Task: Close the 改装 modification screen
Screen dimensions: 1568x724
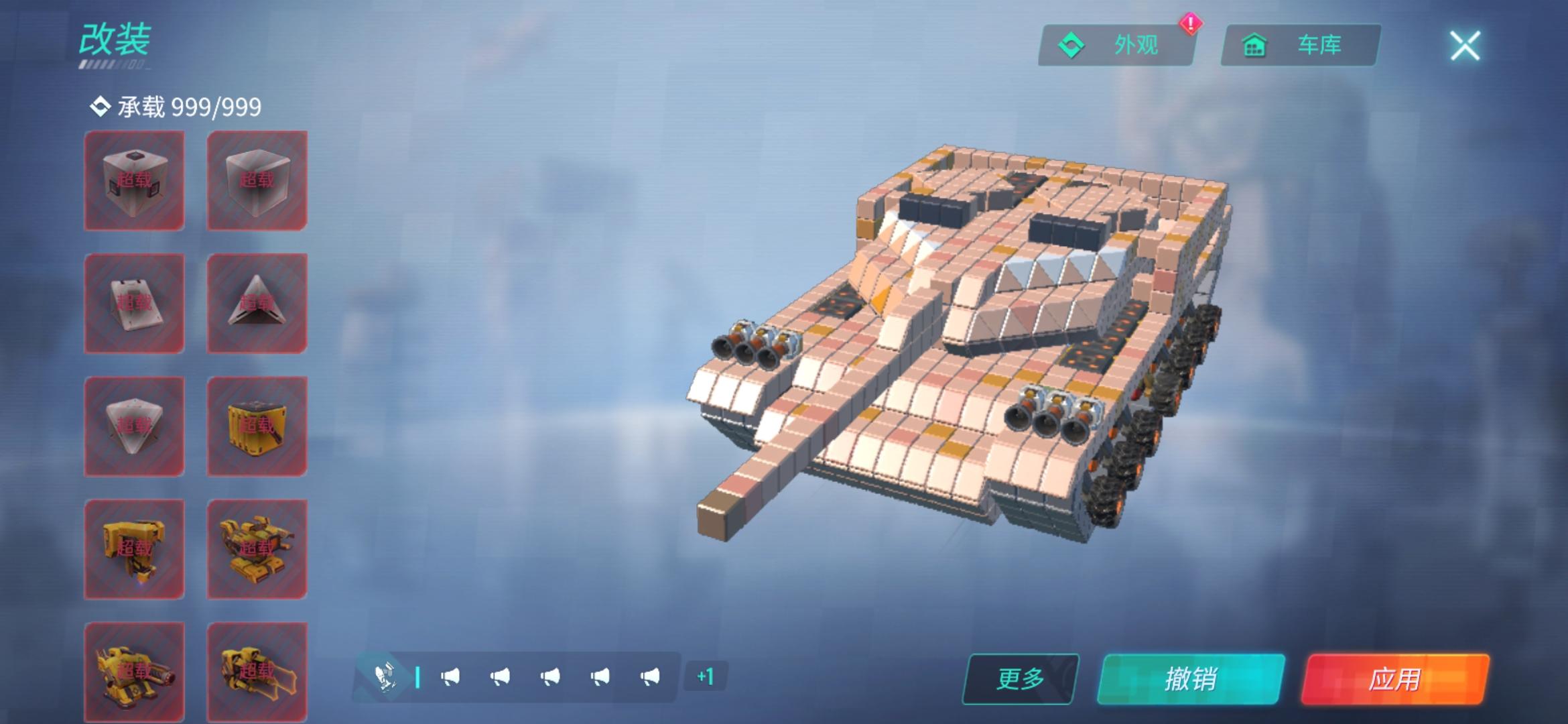Action: click(1465, 46)
